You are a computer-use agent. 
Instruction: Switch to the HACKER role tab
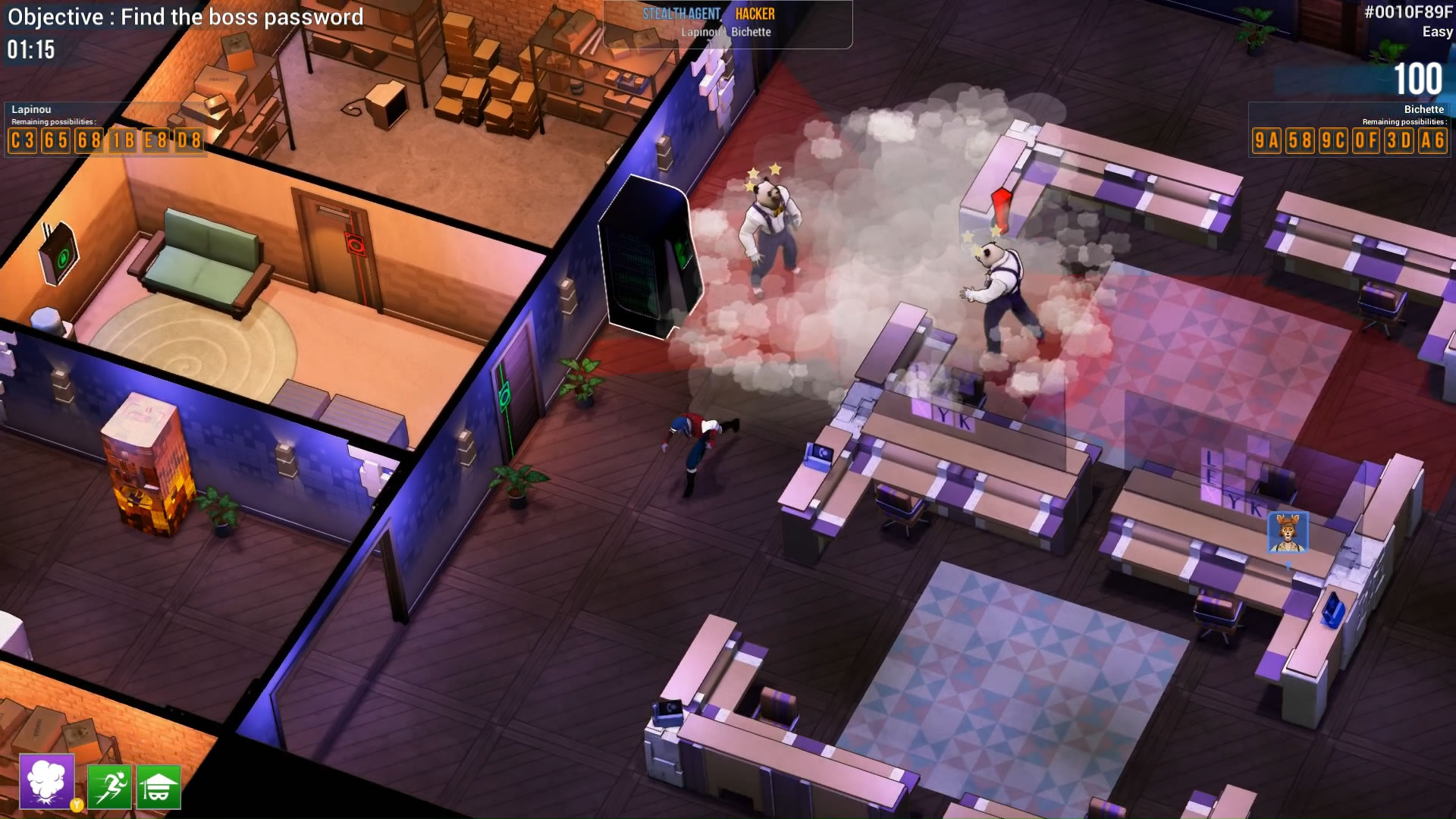[757, 13]
